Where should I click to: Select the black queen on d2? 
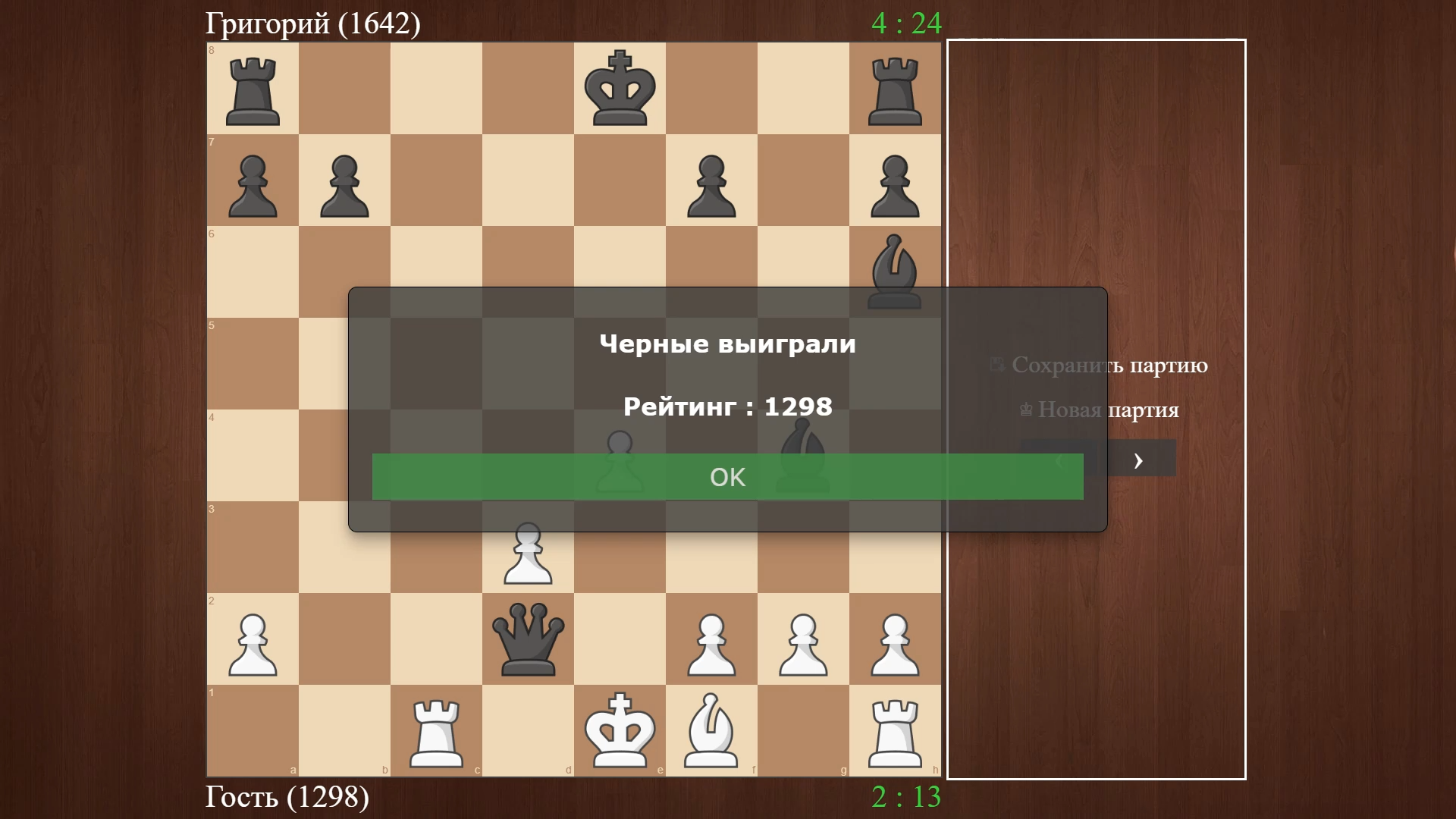529,639
